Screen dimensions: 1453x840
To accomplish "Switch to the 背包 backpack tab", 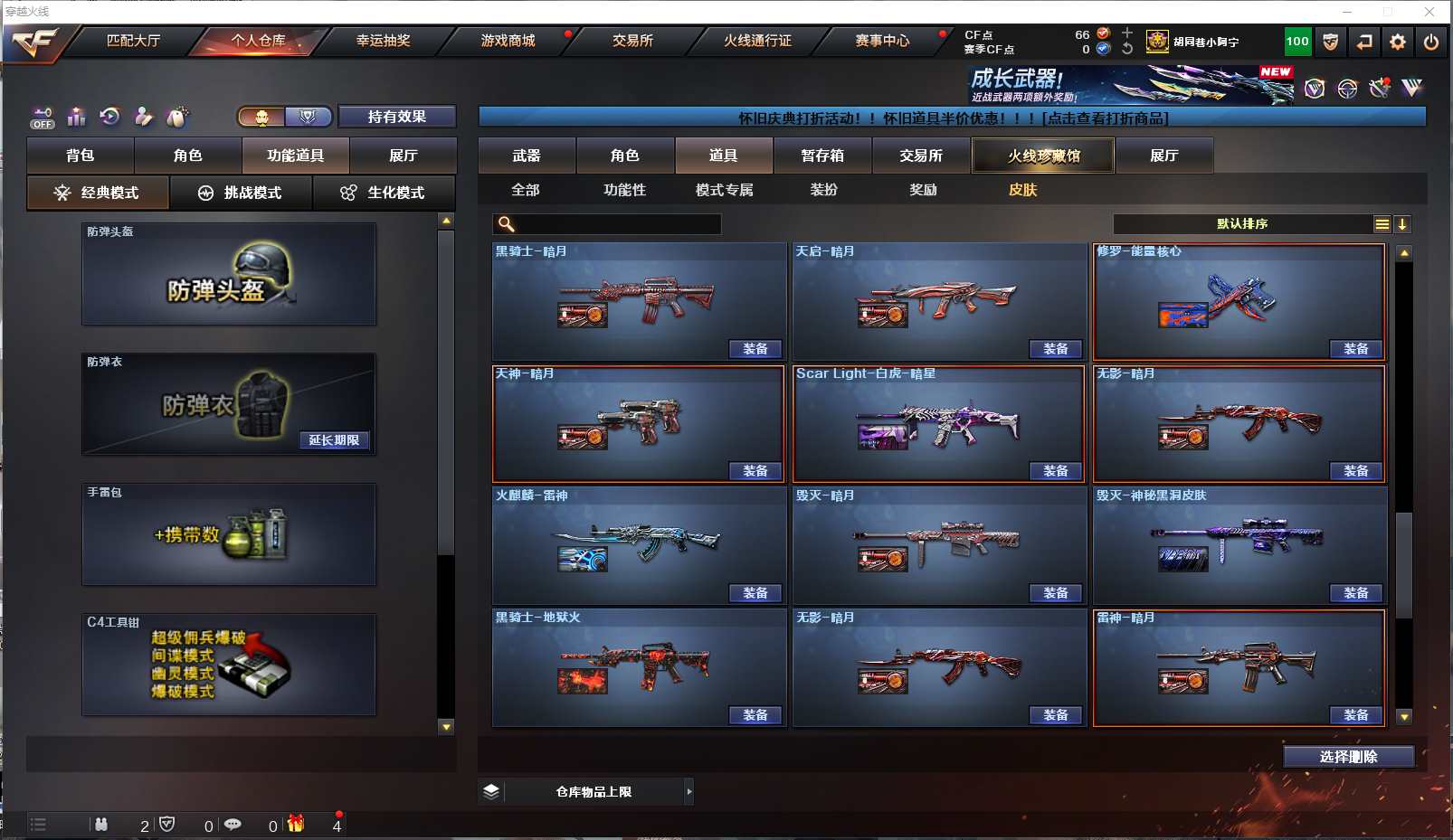I will click(x=81, y=156).
